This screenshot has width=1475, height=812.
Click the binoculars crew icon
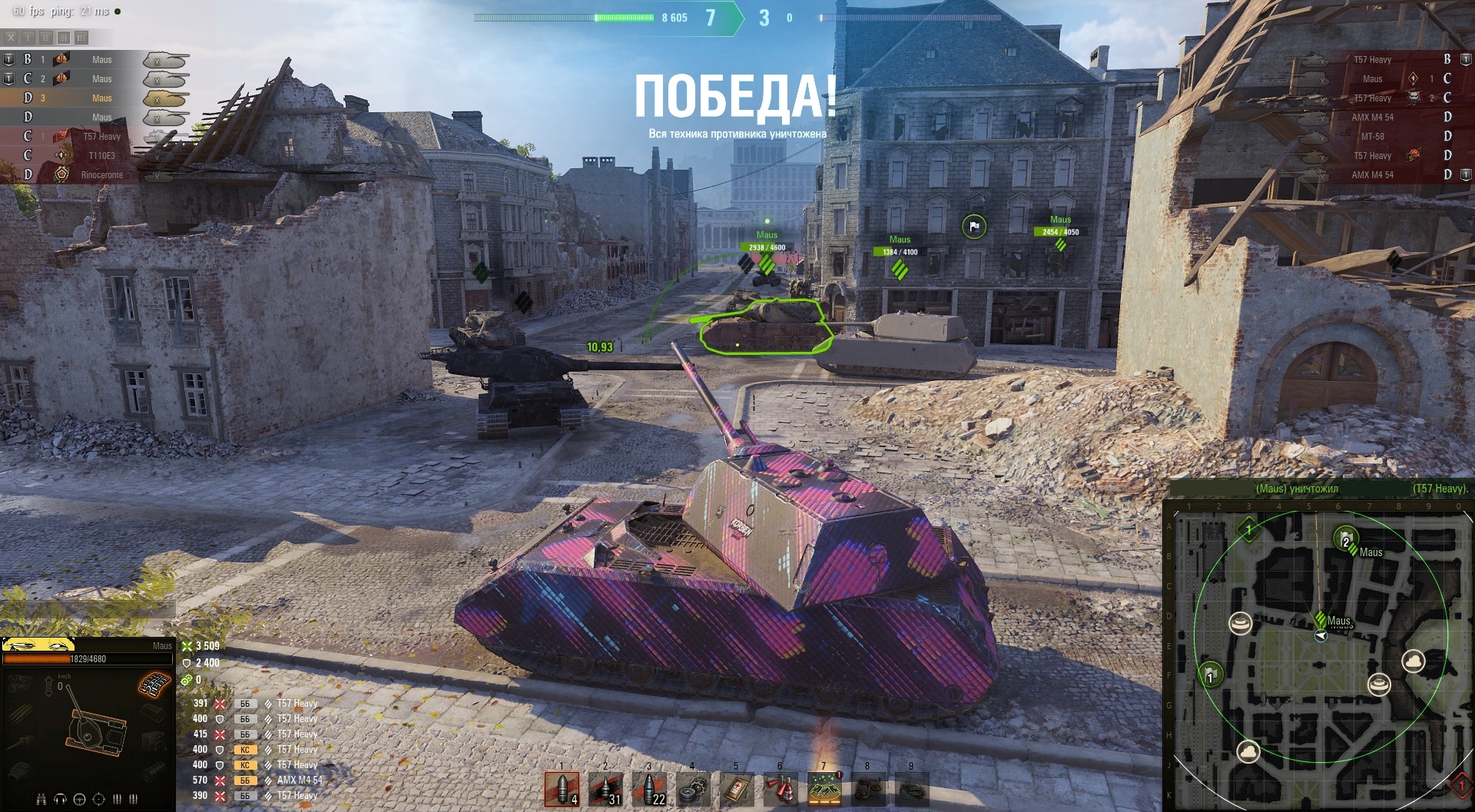(41, 799)
